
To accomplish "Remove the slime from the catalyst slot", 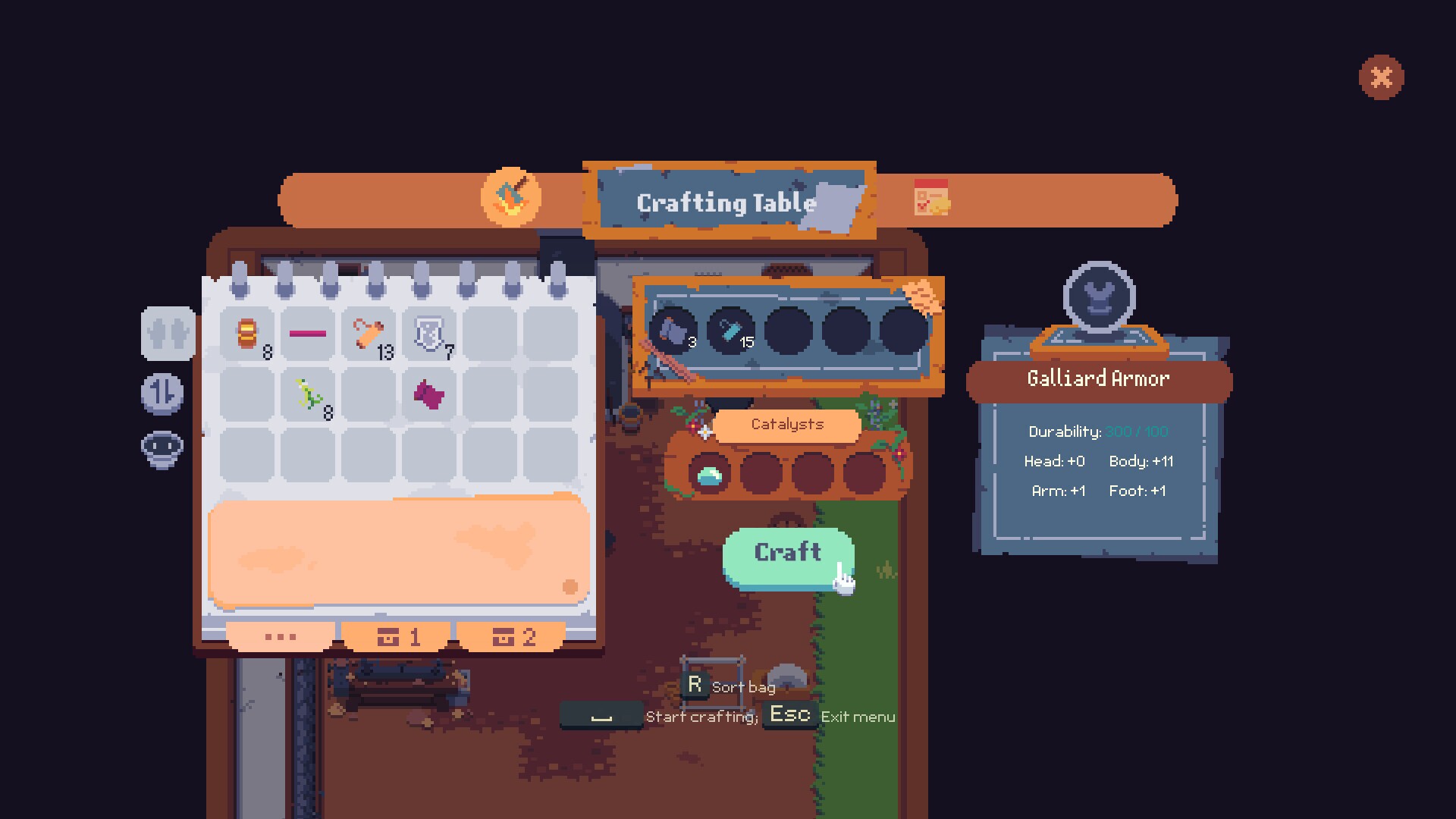I will click(x=708, y=472).
